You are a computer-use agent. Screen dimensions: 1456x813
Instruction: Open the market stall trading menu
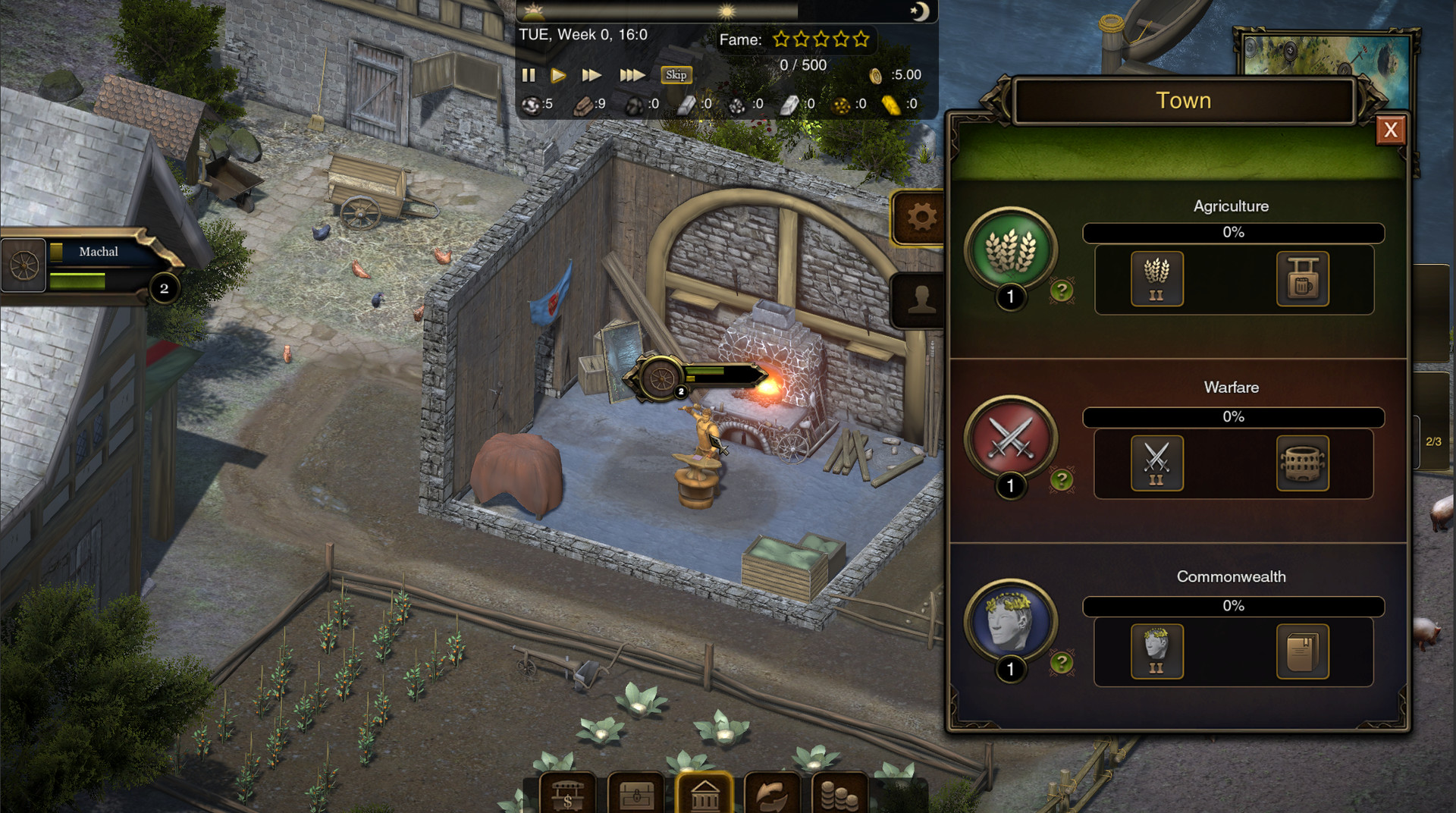pyautogui.click(x=567, y=795)
